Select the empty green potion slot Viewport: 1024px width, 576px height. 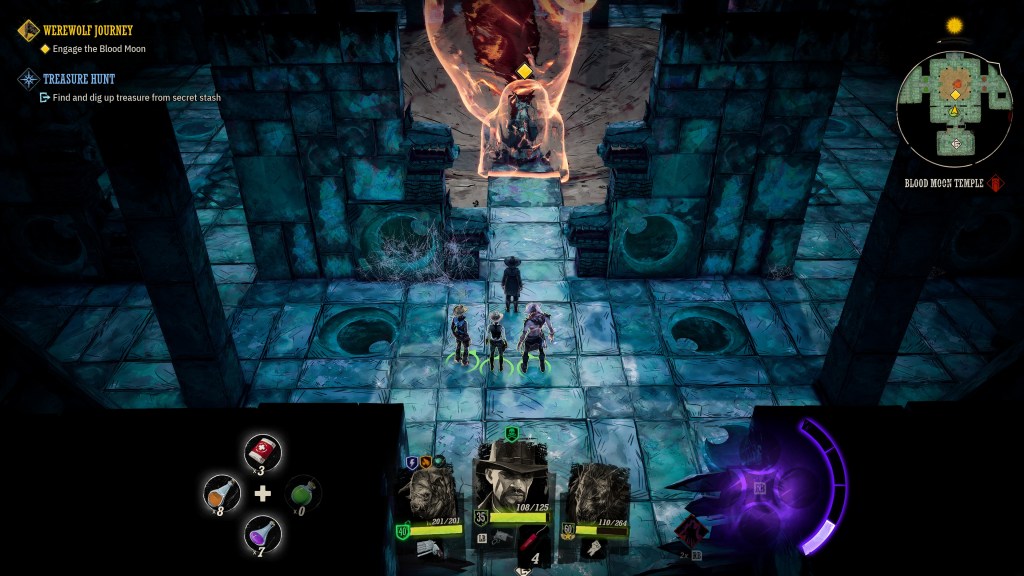point(304,494)
